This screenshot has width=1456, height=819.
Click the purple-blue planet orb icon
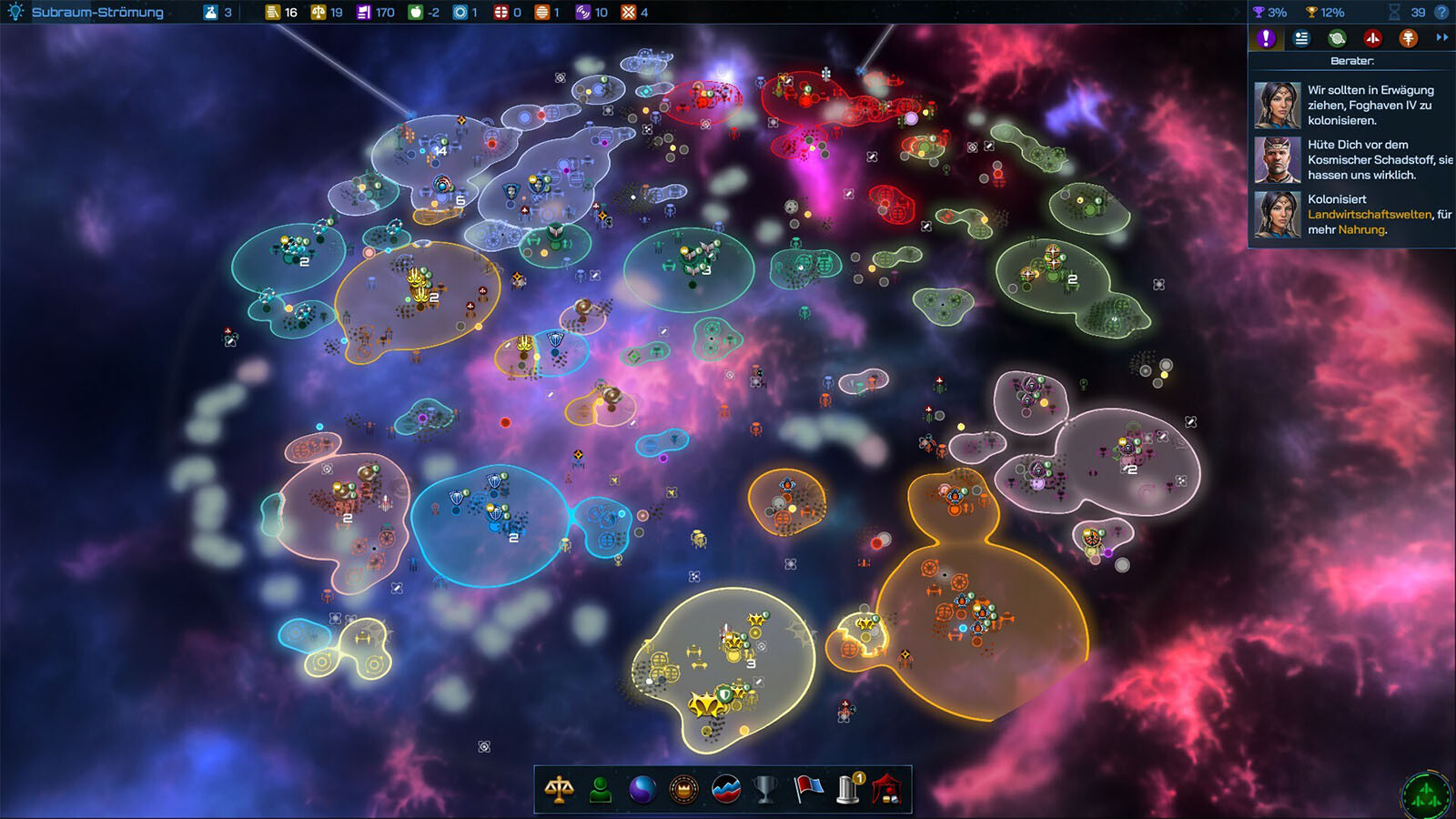click(642, 789)
